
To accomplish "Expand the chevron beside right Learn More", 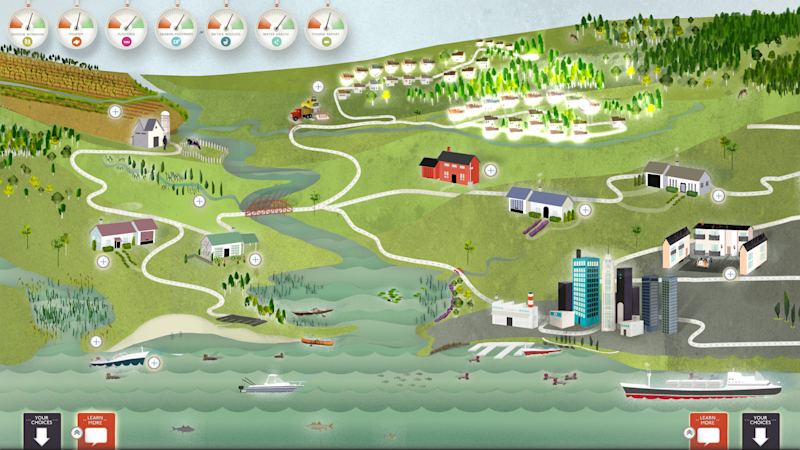I will [x=687, y=432].
